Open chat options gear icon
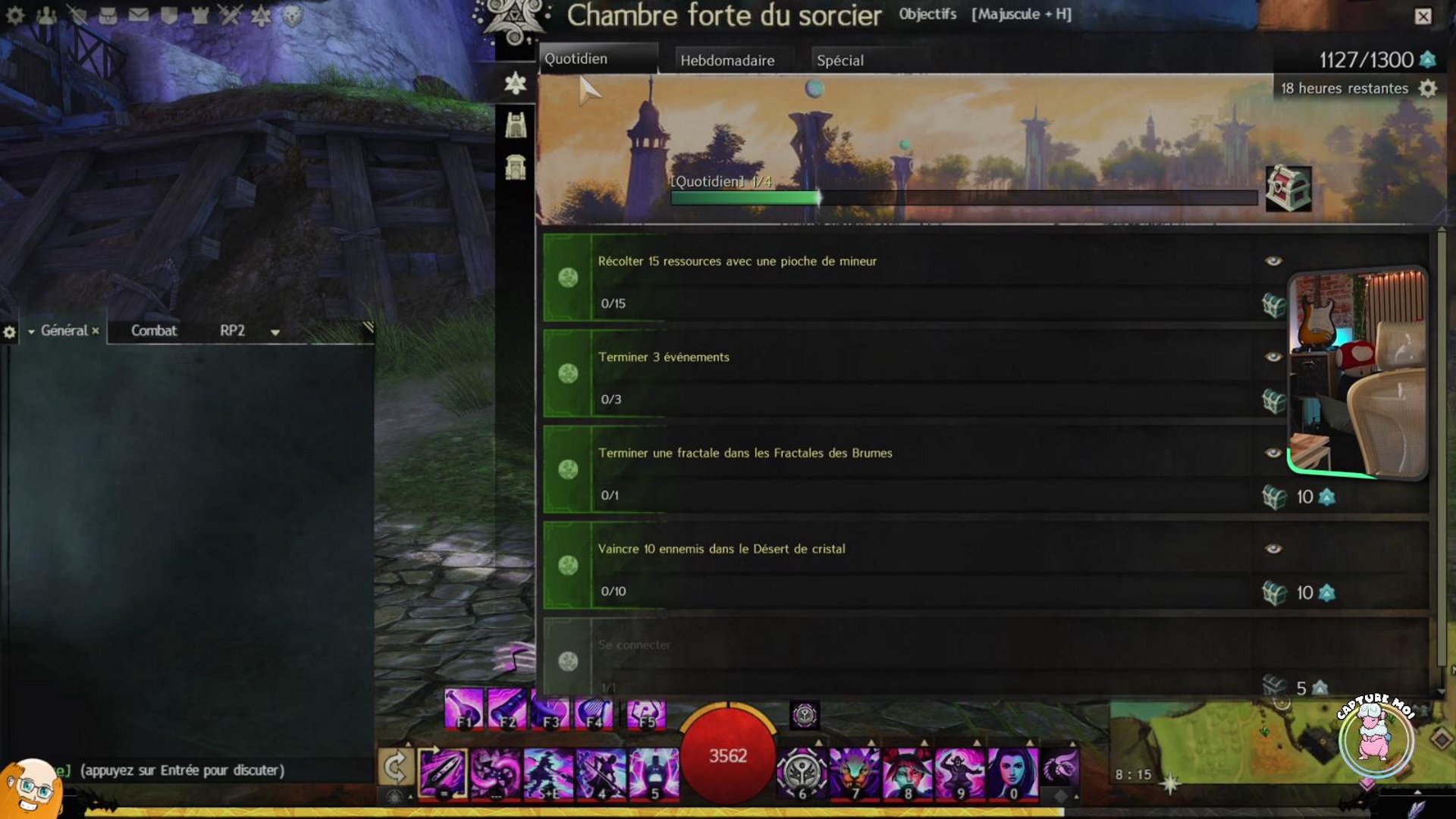Image resolution: width=1456 pixels, height=819 pixels. click(x=9, y=332)
